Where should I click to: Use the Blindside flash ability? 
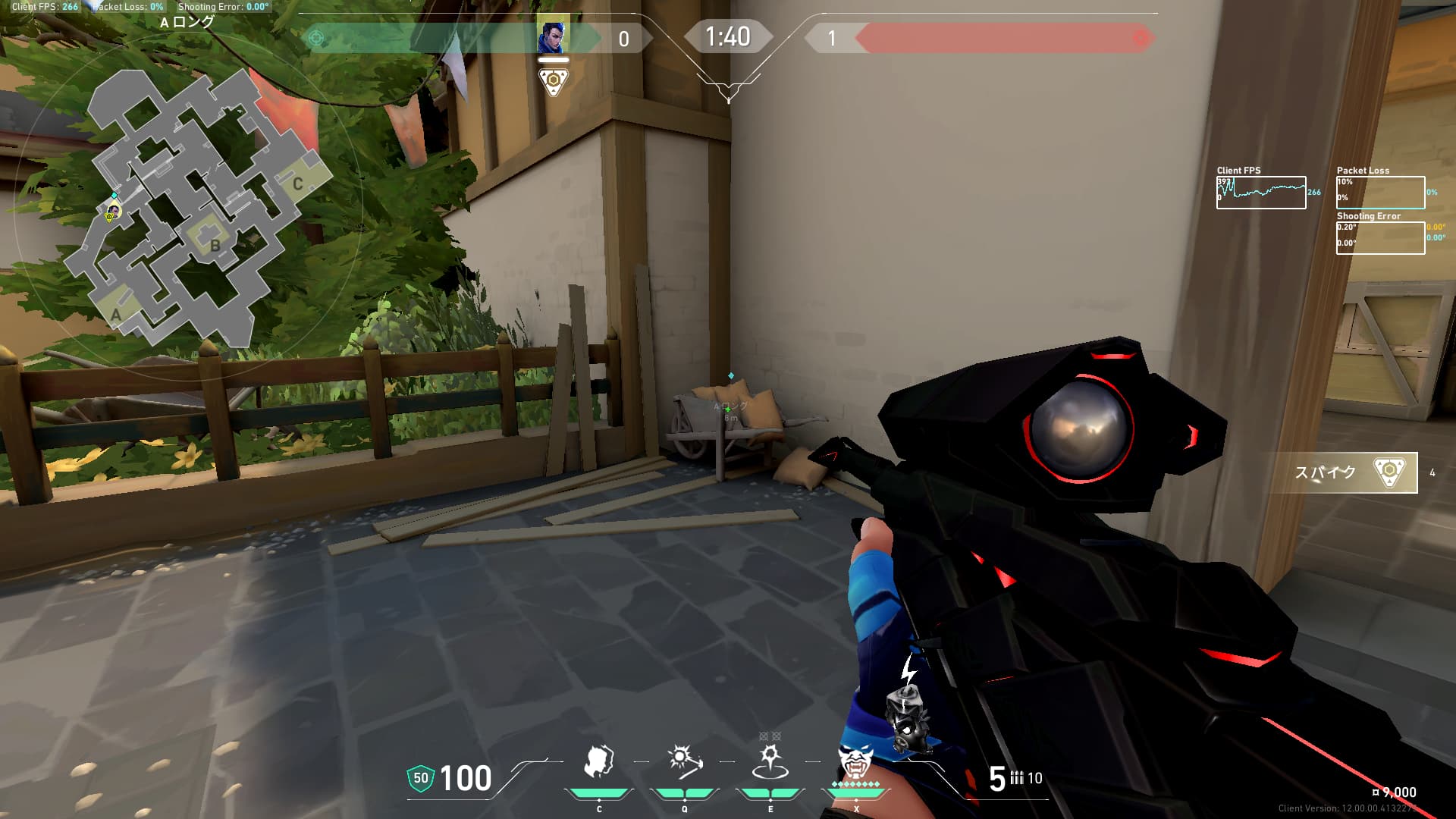pos(684,761)
